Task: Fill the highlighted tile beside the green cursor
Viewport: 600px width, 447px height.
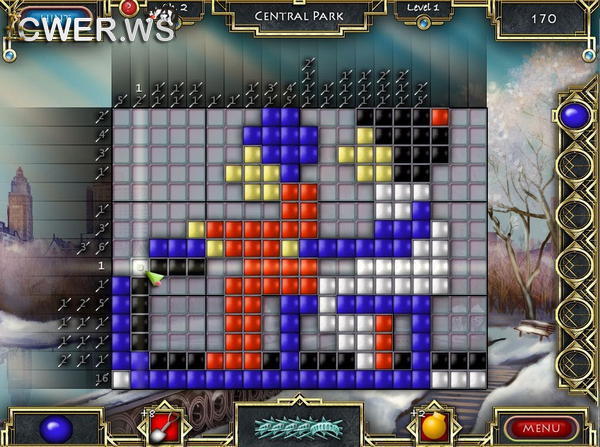Action: pos(140,266)
